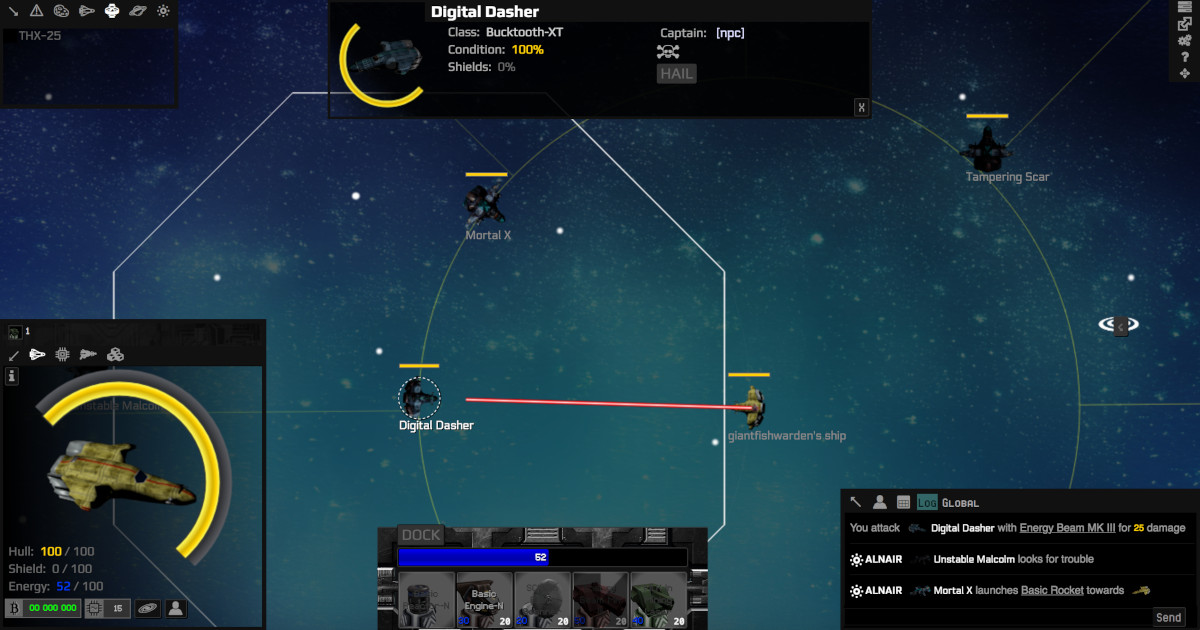Switch to the Global chat tab
This screenshot has width=1200, height=630.
click(x=960, y=502)
